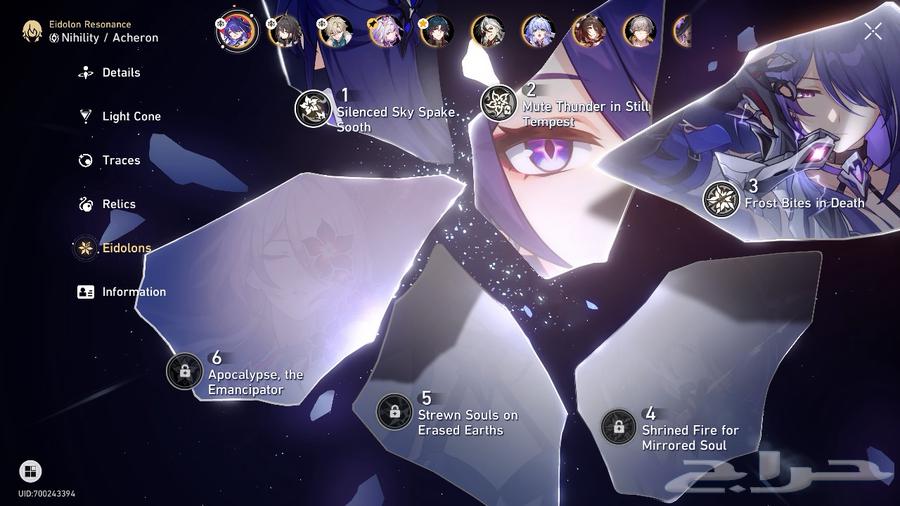This screenshot has width=900, height=506.
Task: Open the four-square grid menu icon
Action: click(x=30, y=471)
